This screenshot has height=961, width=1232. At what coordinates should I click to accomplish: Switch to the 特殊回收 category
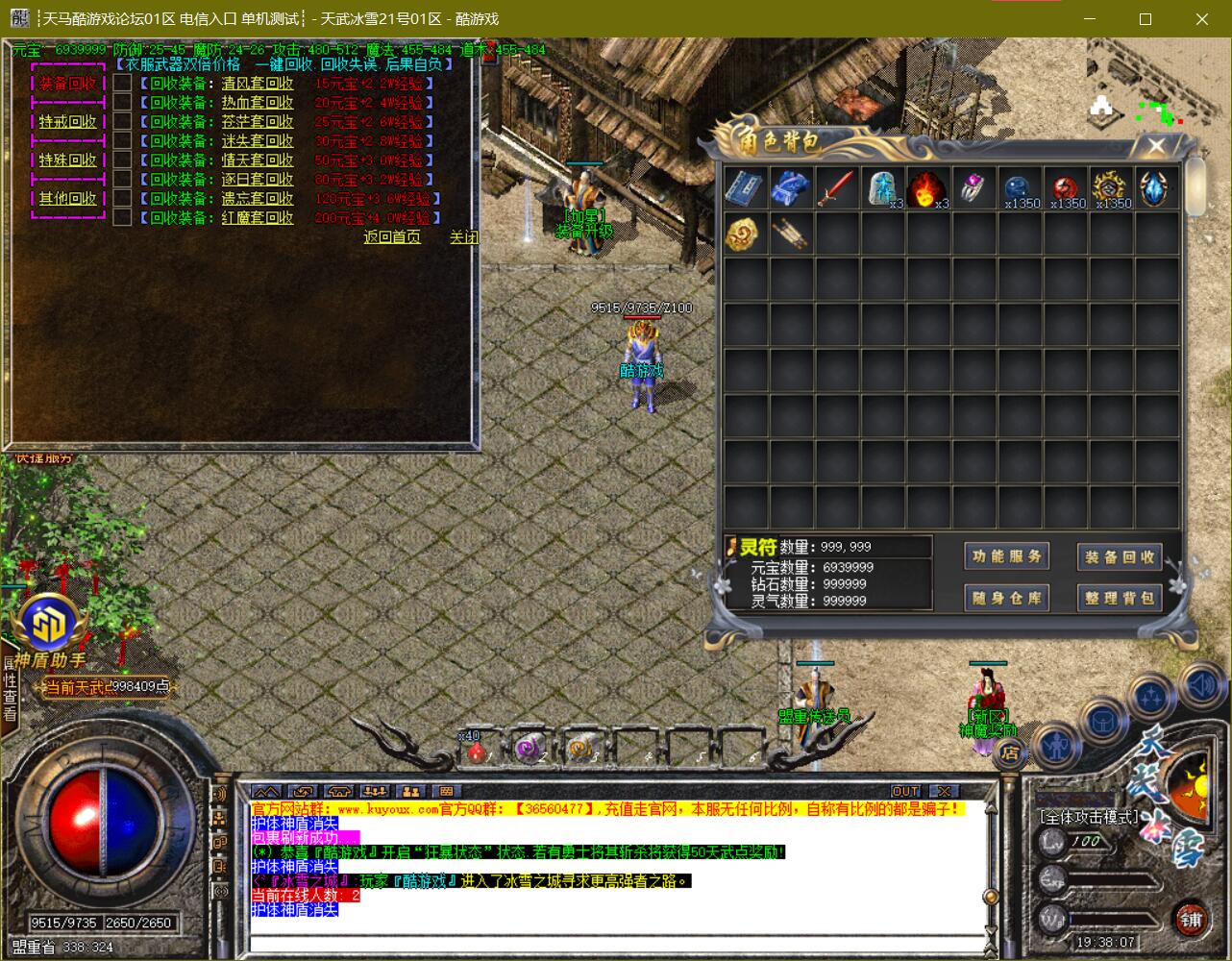[67, 160]
